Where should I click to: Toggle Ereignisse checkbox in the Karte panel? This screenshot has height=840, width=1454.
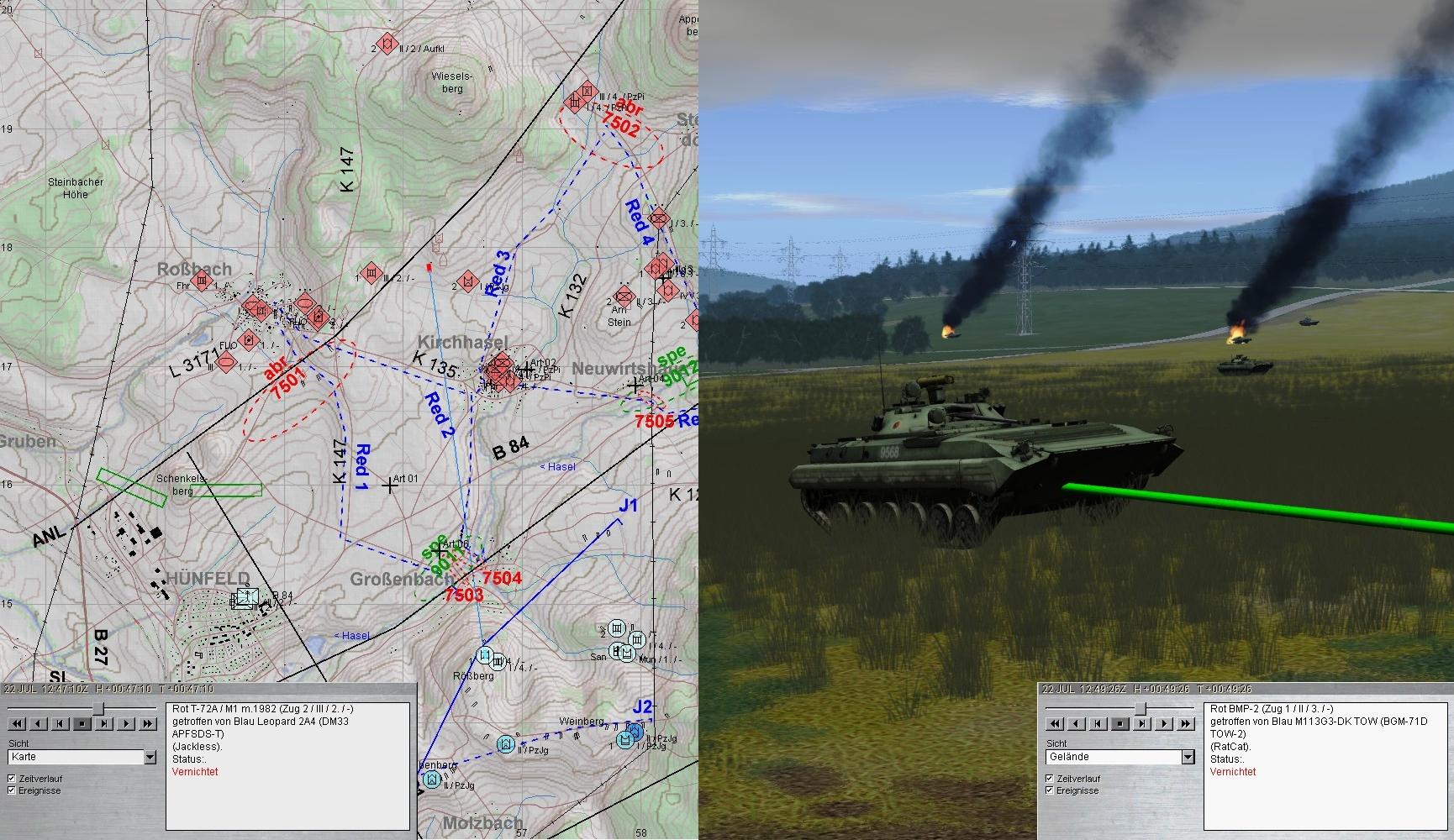[x=12, y=790]
